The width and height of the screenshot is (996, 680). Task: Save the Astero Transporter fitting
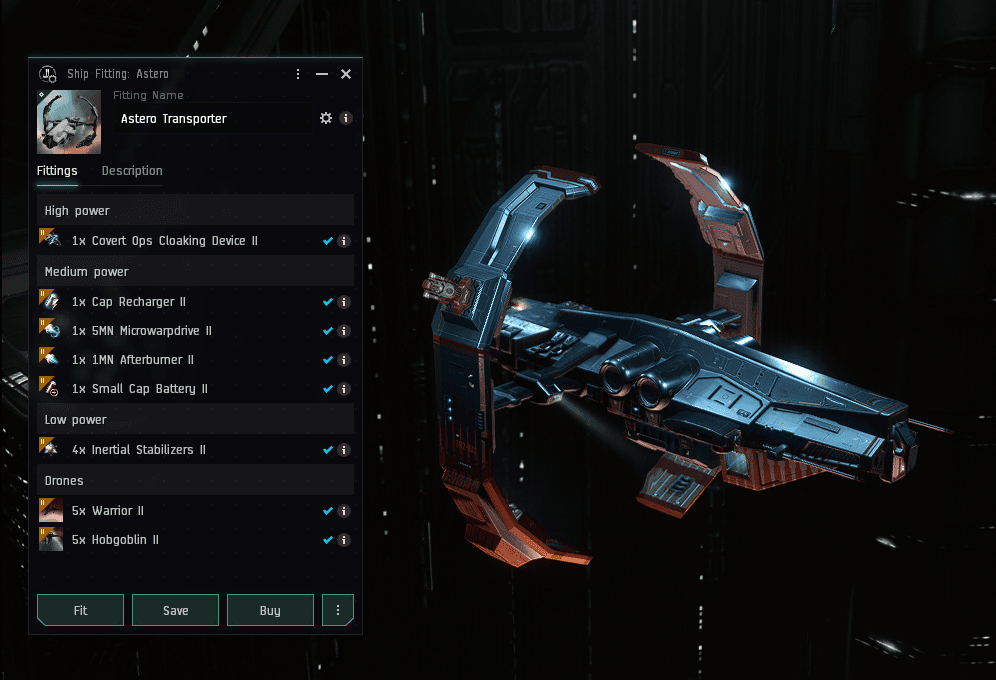175,610
